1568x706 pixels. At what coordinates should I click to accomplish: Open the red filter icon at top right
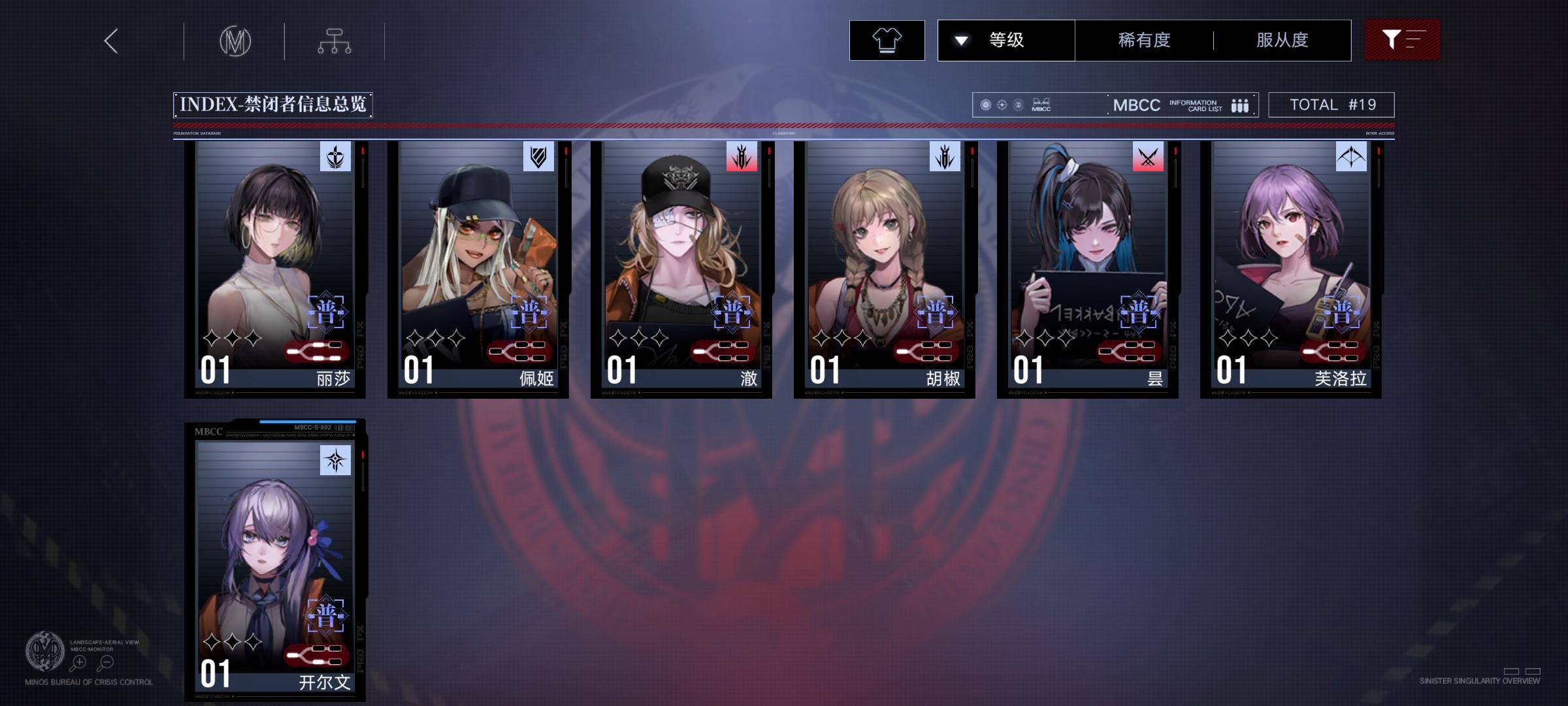pyautogui.click(x=1402, y=40)
